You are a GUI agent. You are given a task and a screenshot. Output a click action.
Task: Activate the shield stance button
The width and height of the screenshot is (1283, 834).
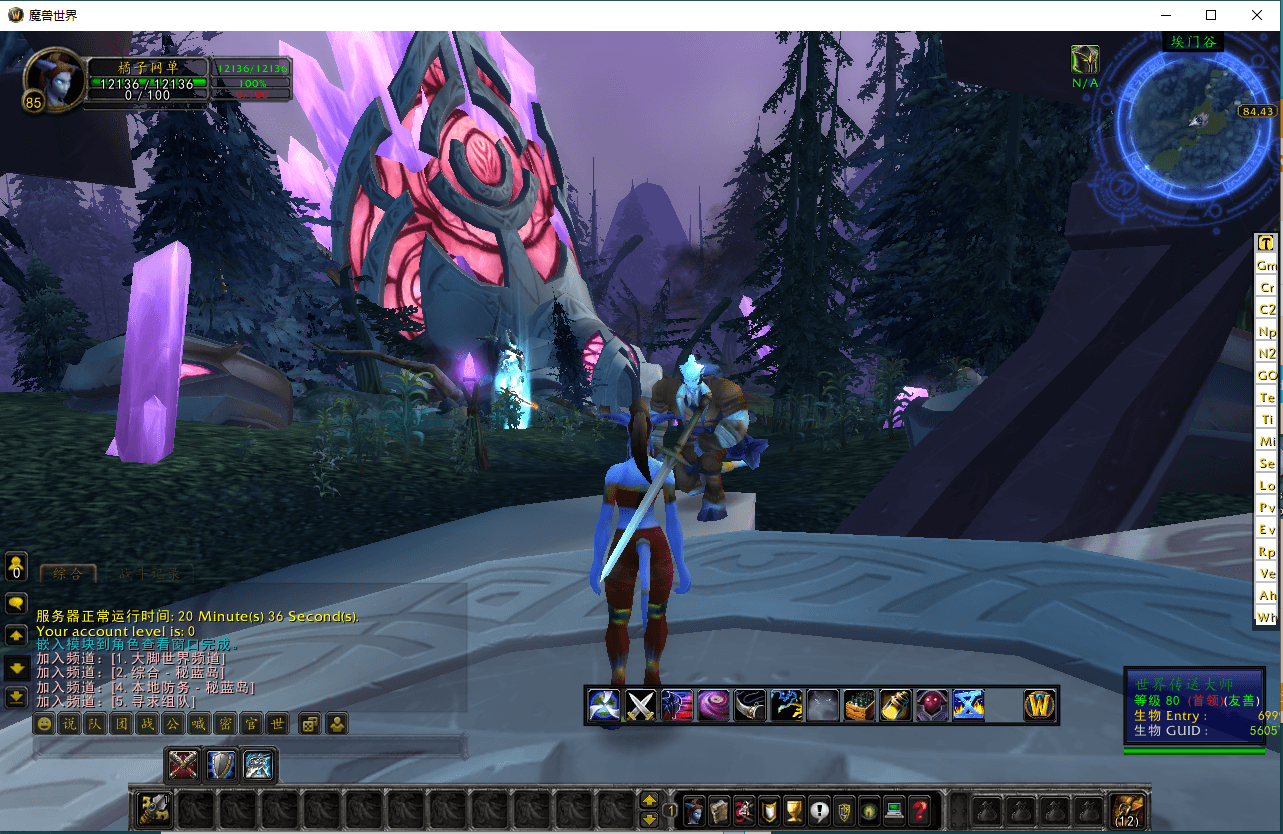221,766
